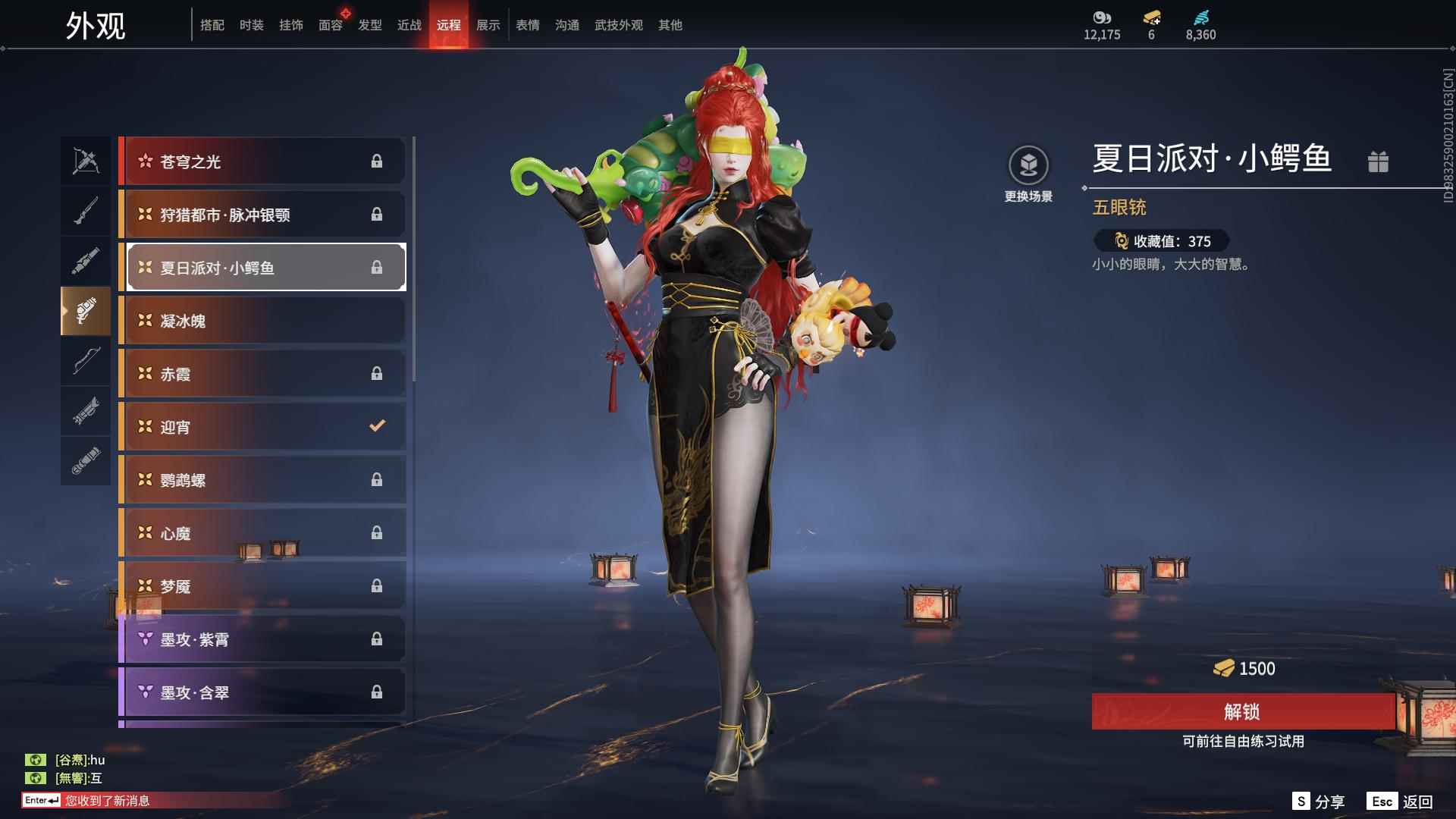
Task: Select the bow weapon category icon
Action: [86, 361]
